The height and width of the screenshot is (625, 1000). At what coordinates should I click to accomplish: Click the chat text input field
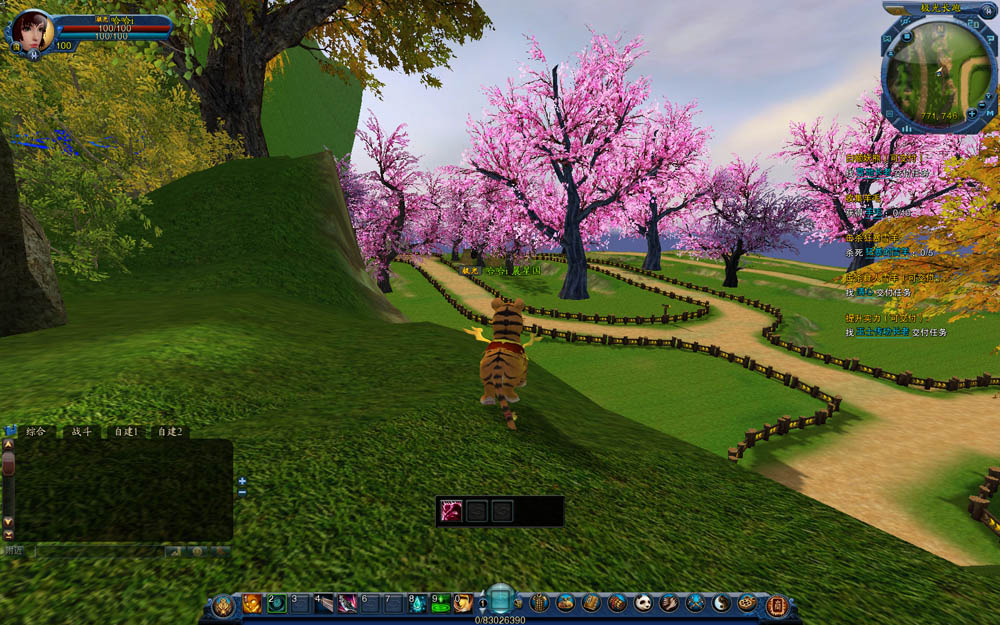98,551
